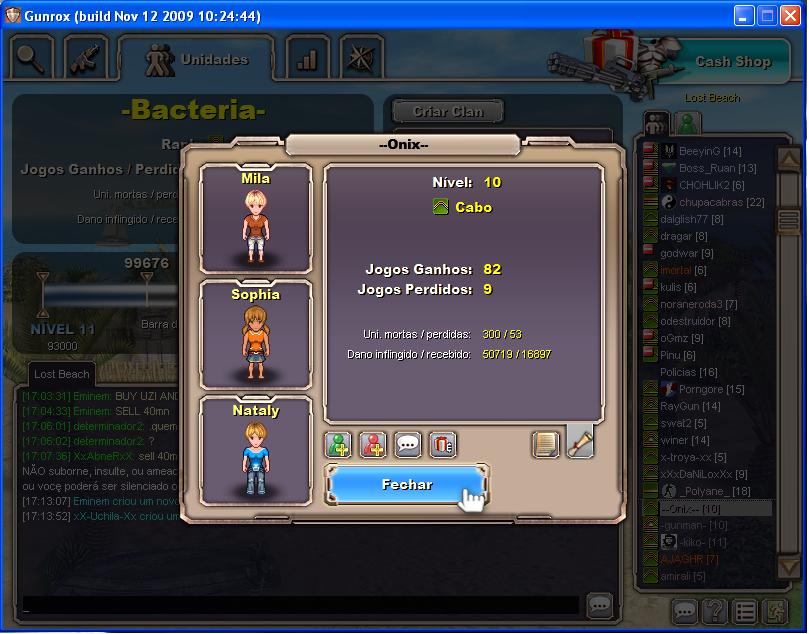Add player as friend with green icon
Screen dimensions: 809x634
[340, 444]
